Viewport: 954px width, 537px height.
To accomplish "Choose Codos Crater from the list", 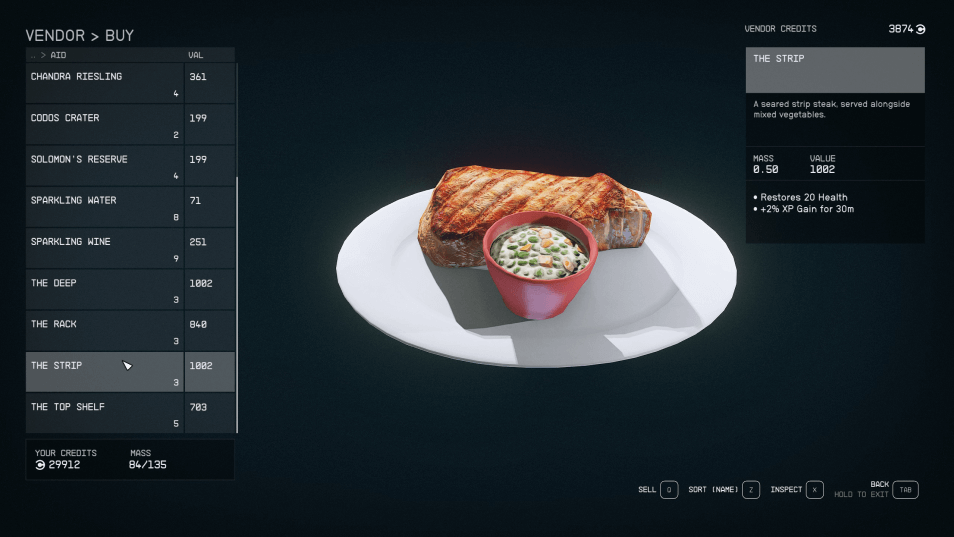I will tap(105, 125).
